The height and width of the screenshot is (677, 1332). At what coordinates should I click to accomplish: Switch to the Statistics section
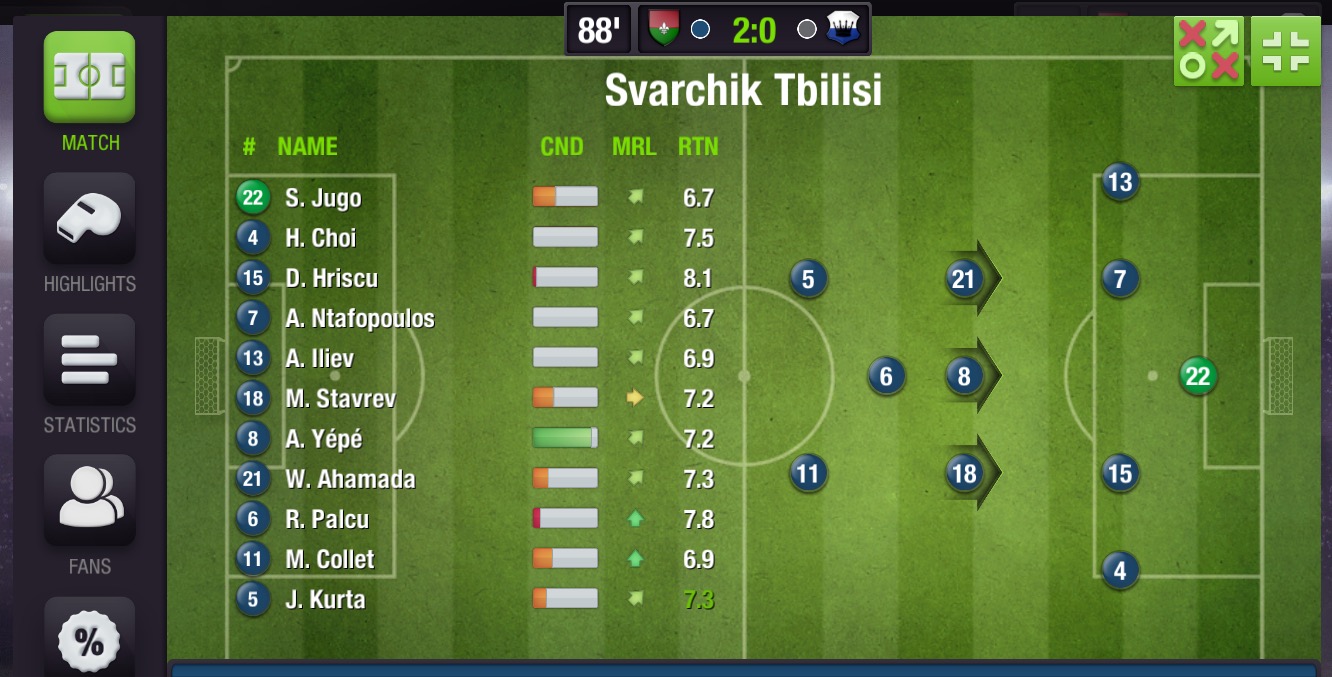(x=89, y=360)
